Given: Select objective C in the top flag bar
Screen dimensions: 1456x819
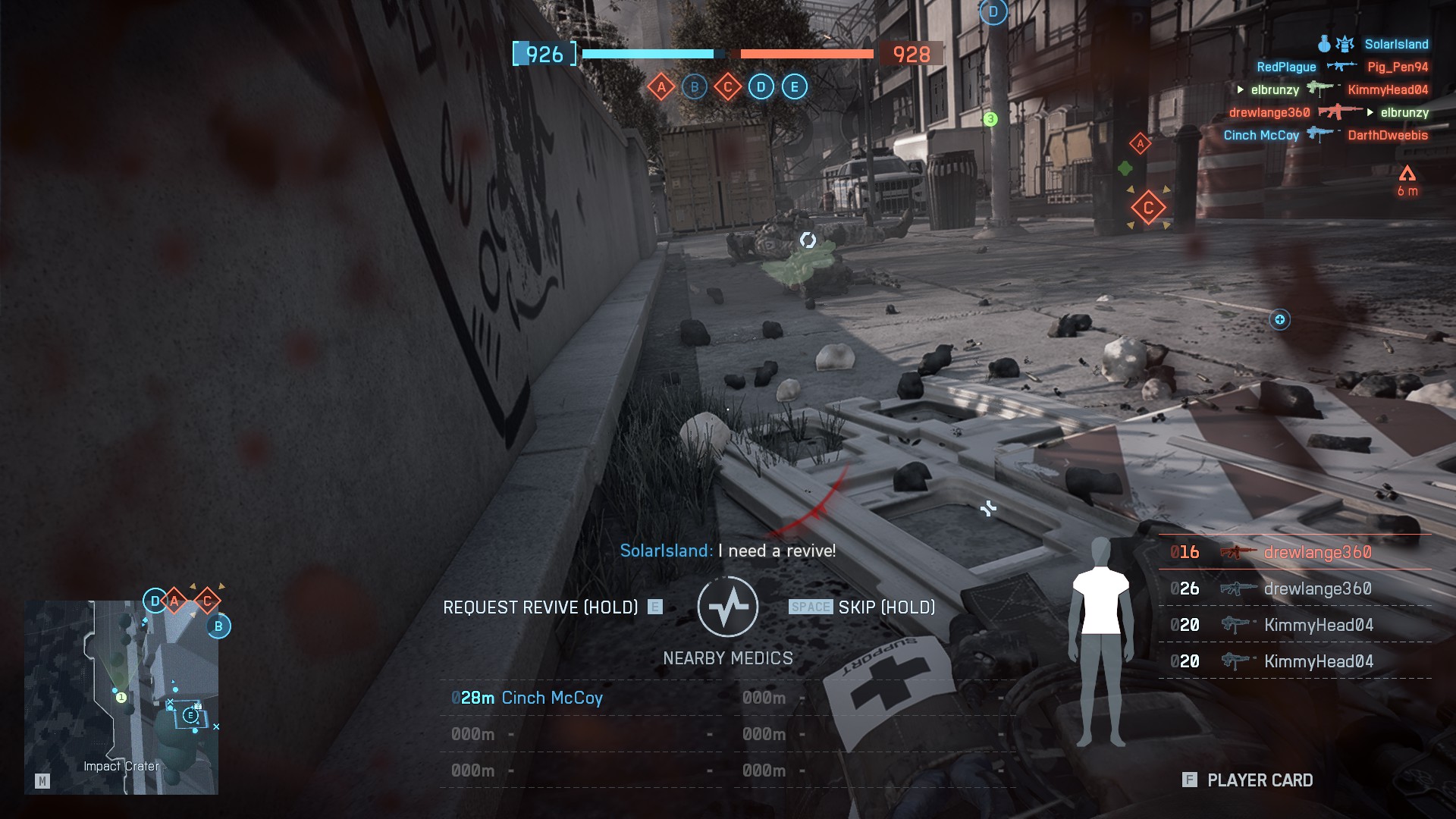Looking at the screenshot, I should point(728,87).
